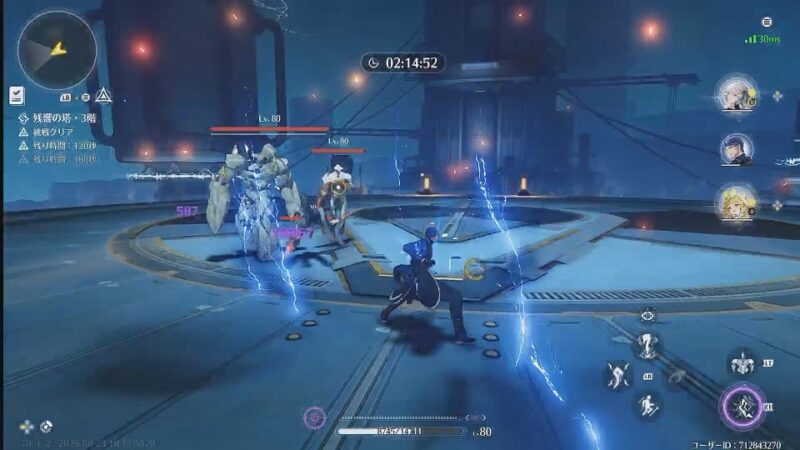800x450 pixels.
Task: Tap the running-figure dodge button
Action: point(647,405)
